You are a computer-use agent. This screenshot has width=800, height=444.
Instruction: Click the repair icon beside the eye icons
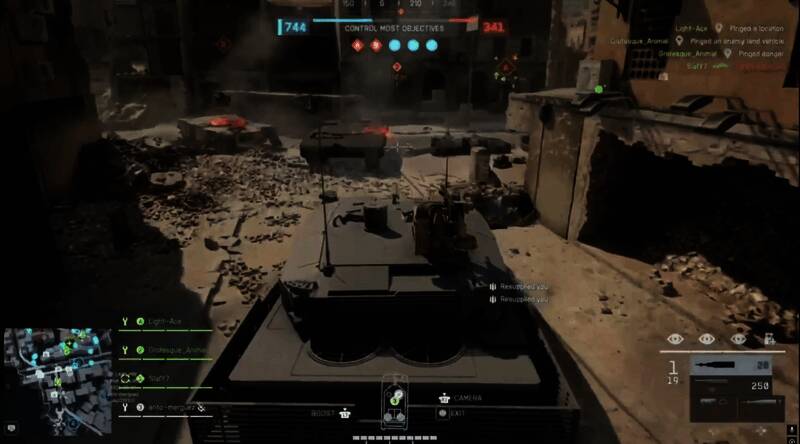pos(770,339)
